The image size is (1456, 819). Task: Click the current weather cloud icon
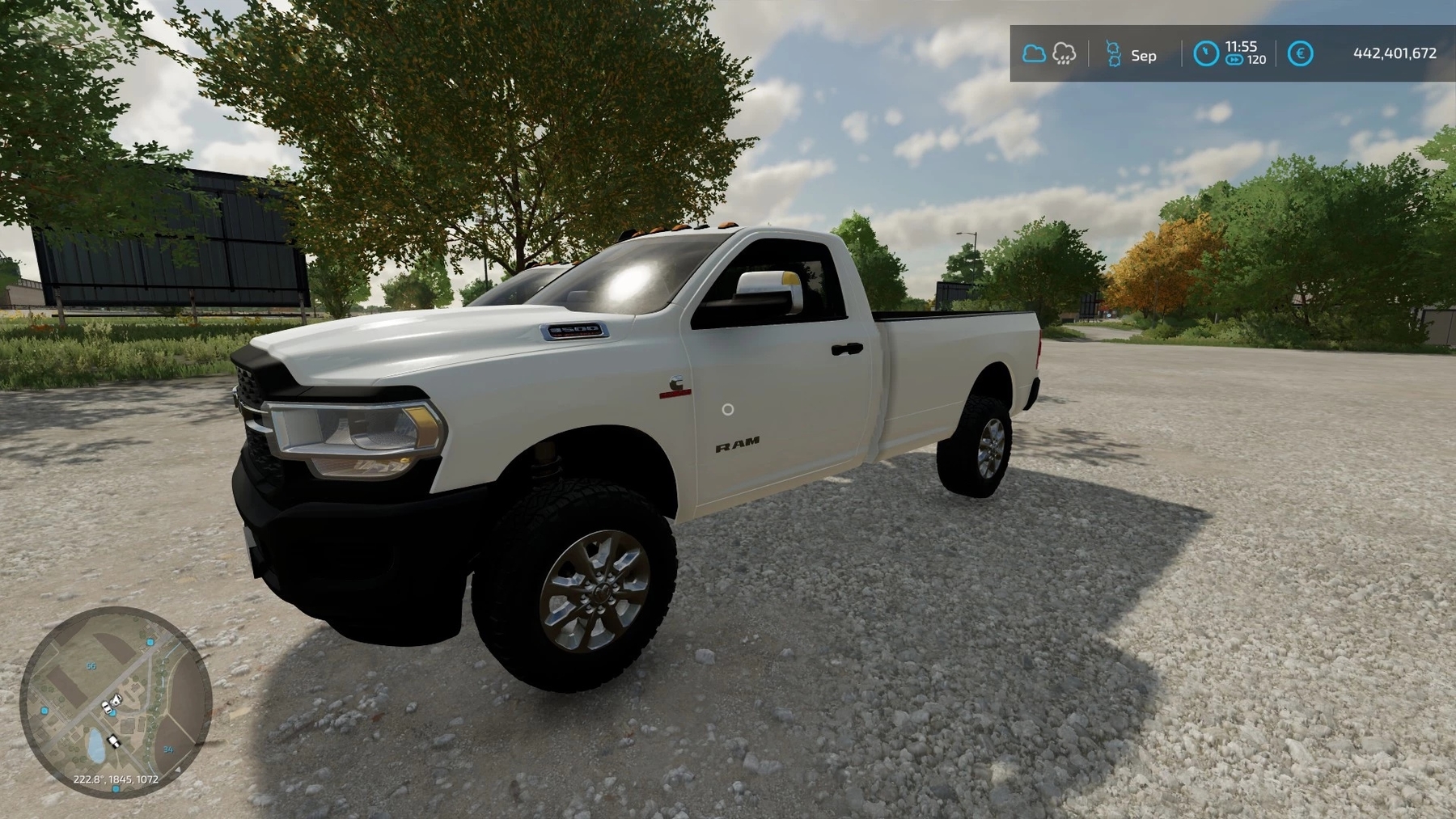(1034, 54)
